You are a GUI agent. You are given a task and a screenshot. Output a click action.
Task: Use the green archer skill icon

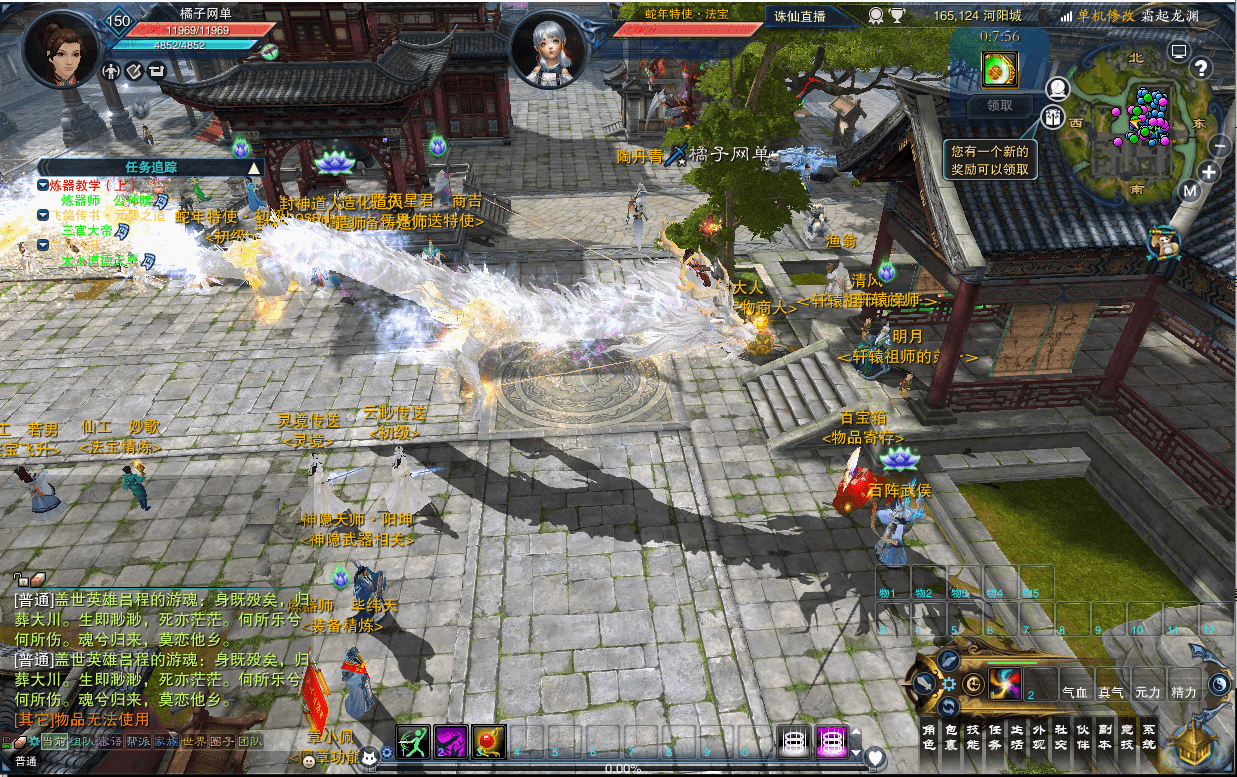click(413, 742)
